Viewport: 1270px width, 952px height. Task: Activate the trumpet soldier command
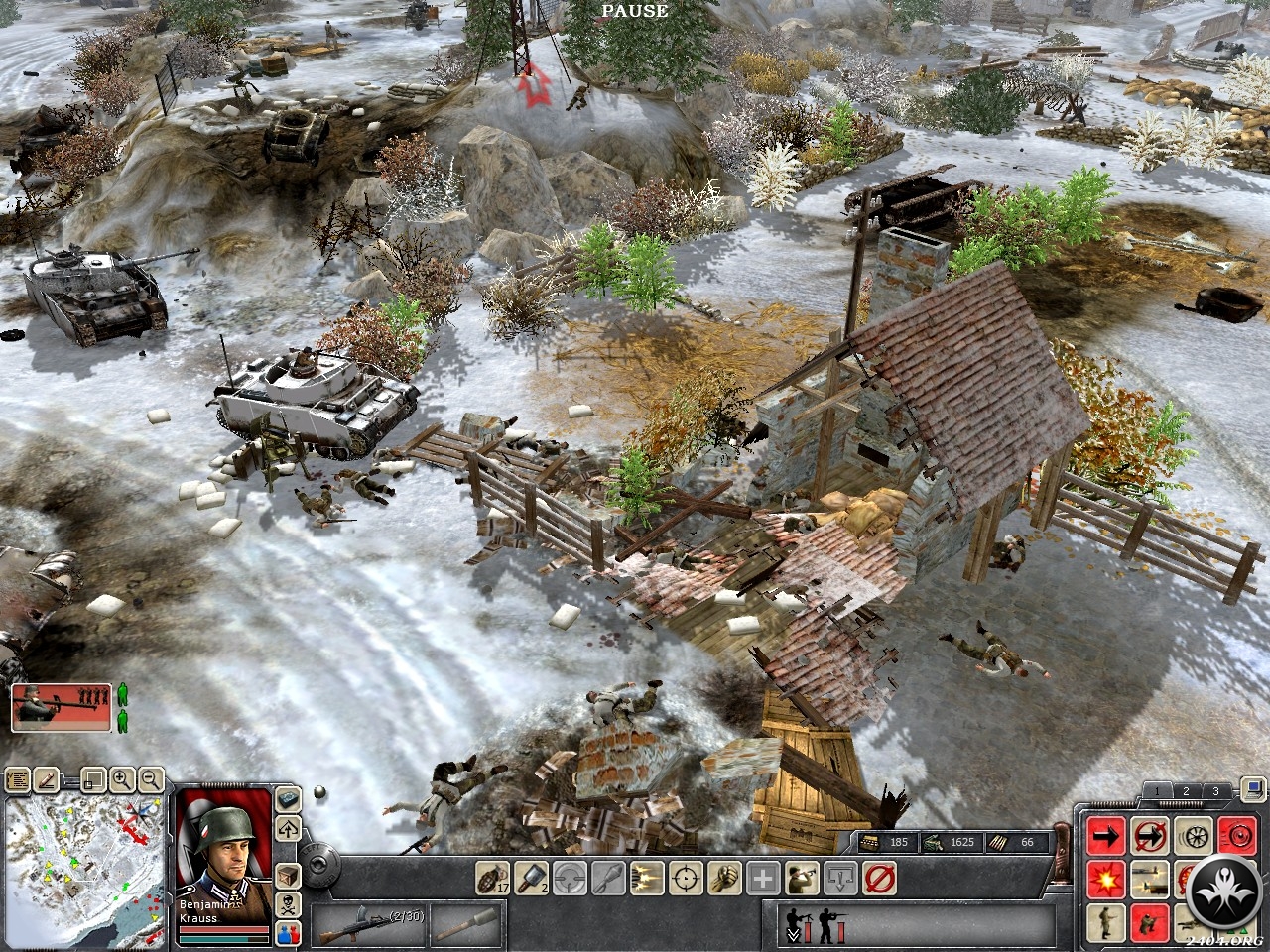click(x=802, y=877)
